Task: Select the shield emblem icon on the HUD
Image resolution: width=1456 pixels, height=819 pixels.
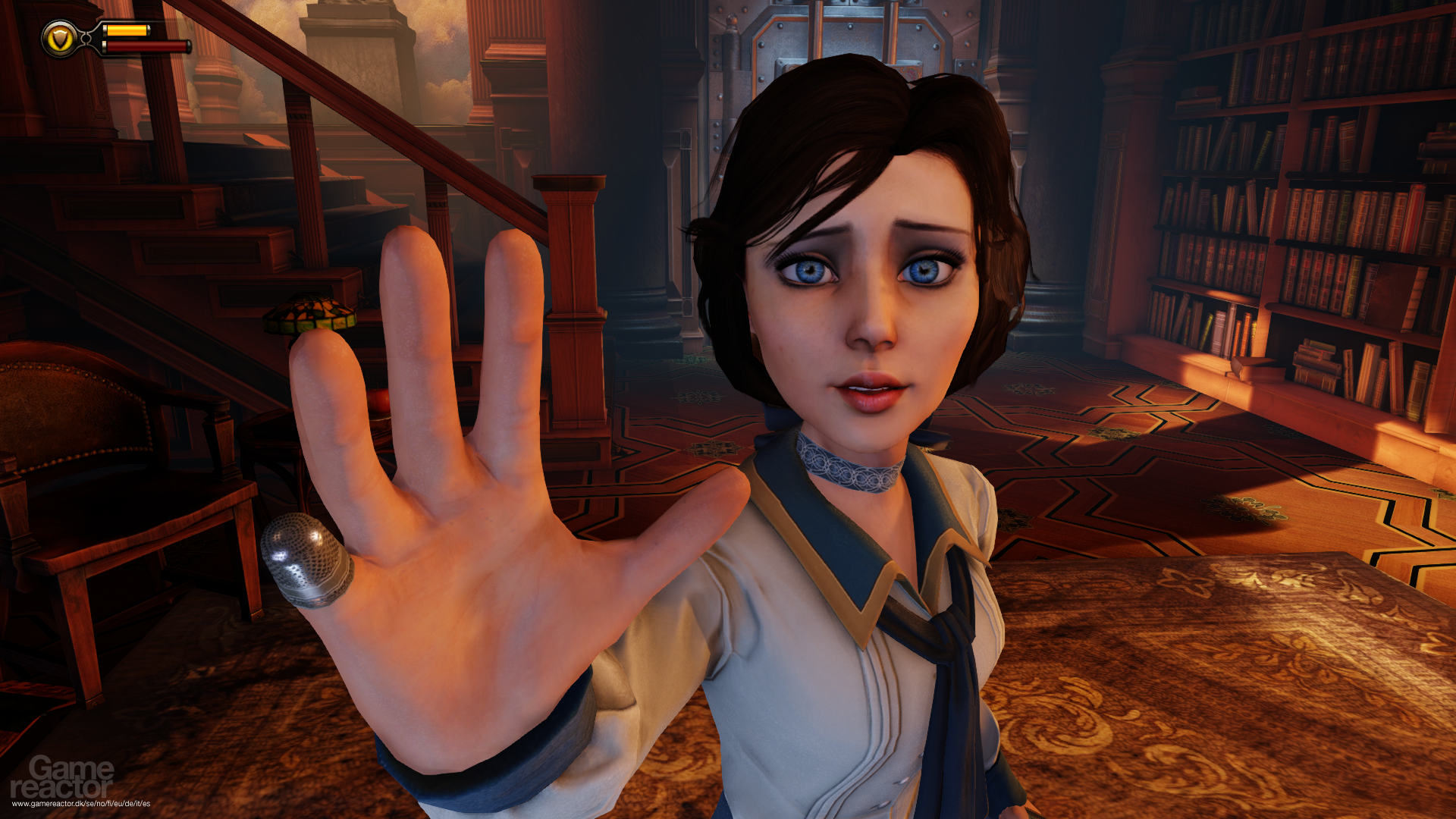Action: pos(59,36)
